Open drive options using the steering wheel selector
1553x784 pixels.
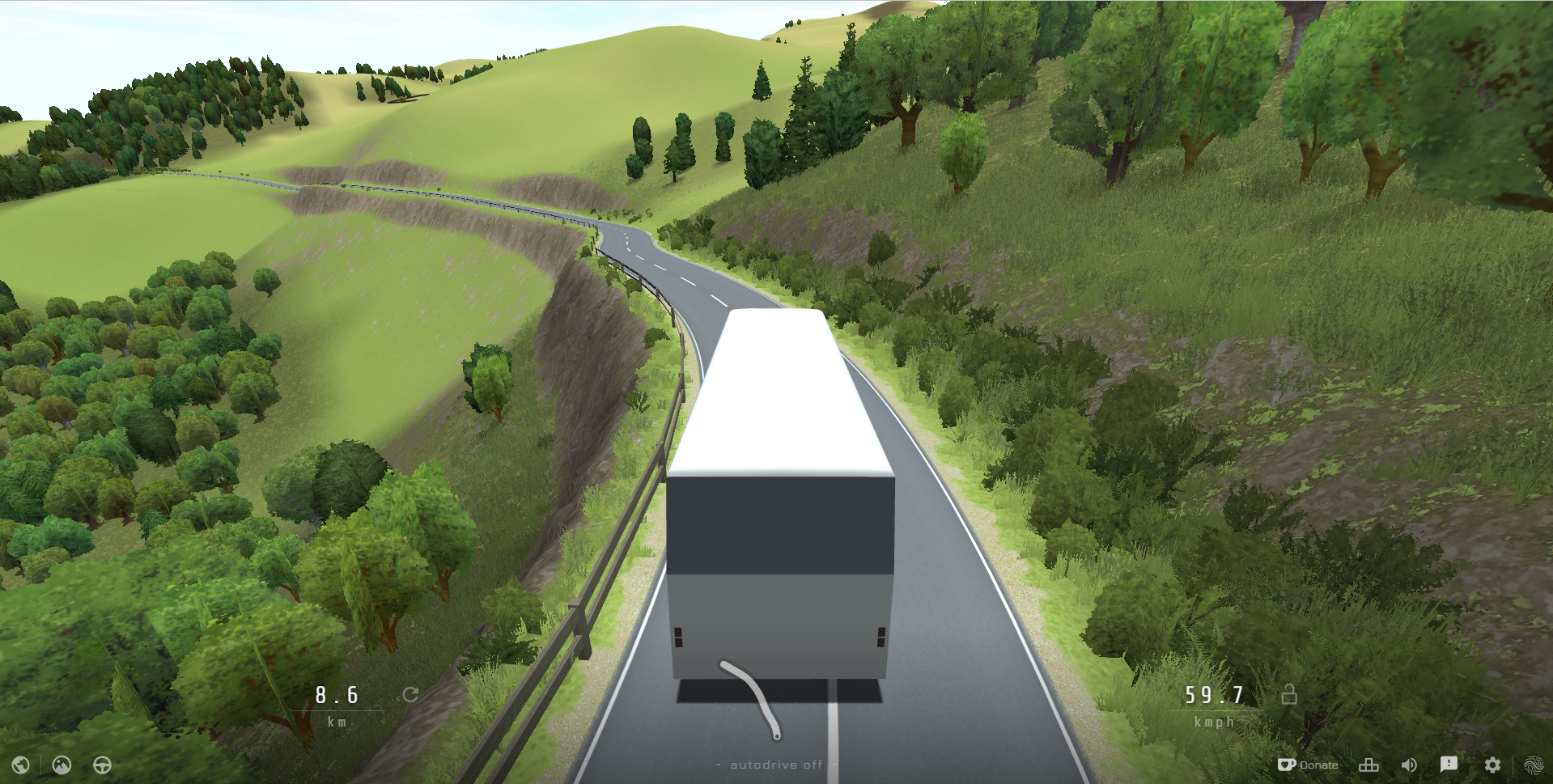pos(102,765)
